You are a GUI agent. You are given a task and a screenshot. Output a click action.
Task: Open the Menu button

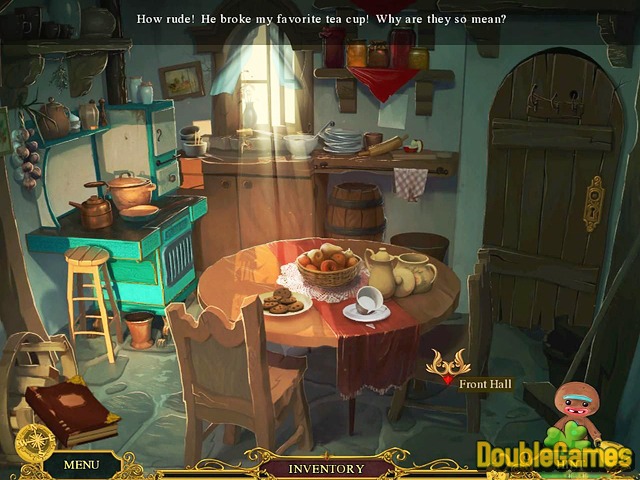point(81,464)
